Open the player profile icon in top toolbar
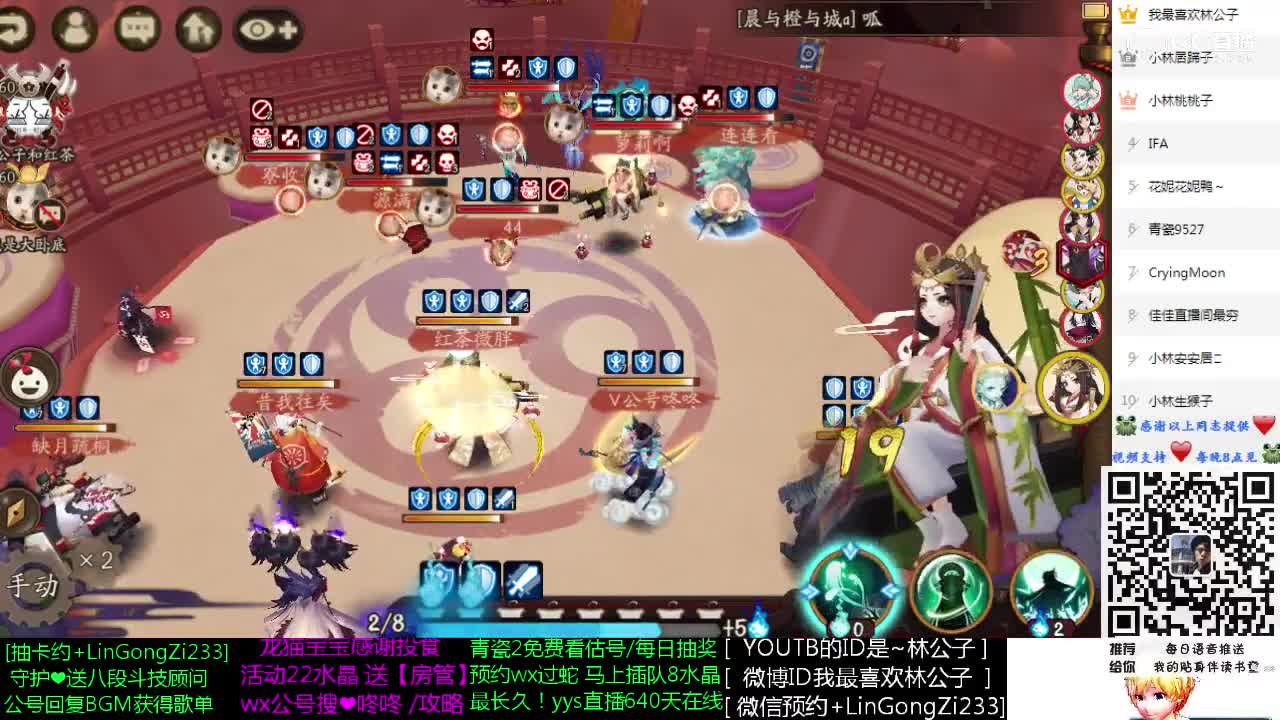1280x720 pixels. 75,27
